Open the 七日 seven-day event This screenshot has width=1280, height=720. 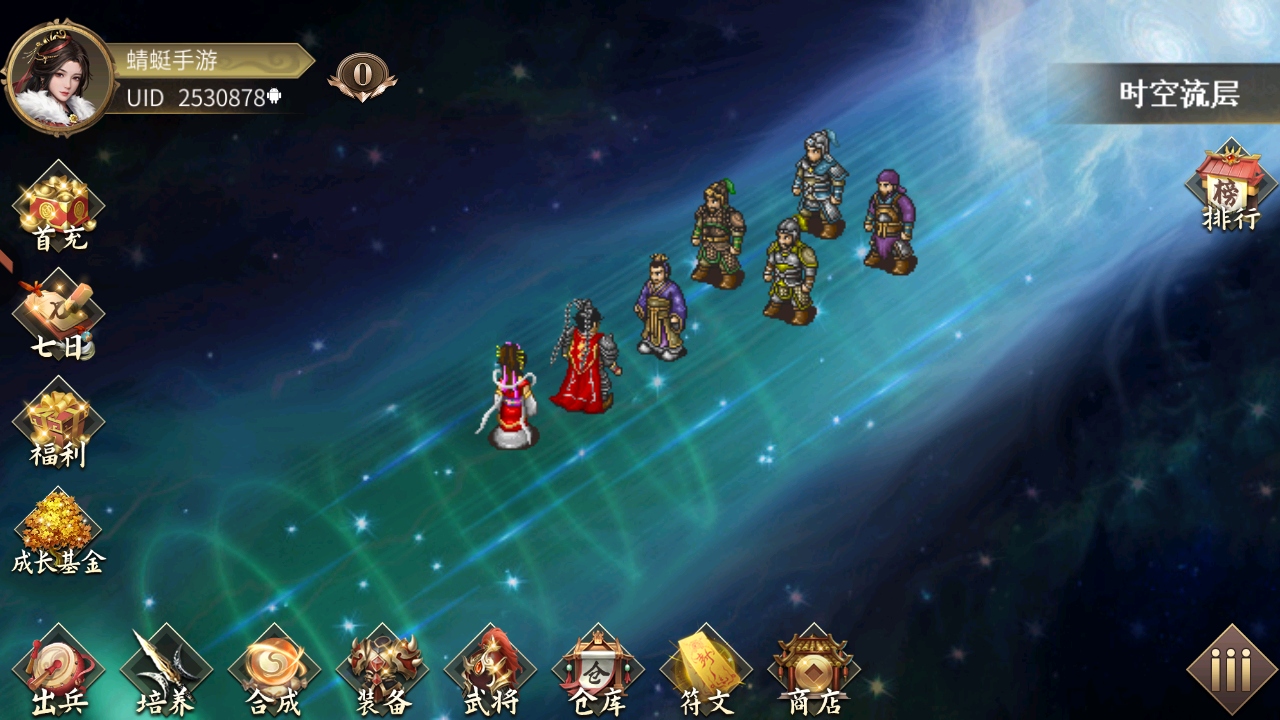pos(59,318)
